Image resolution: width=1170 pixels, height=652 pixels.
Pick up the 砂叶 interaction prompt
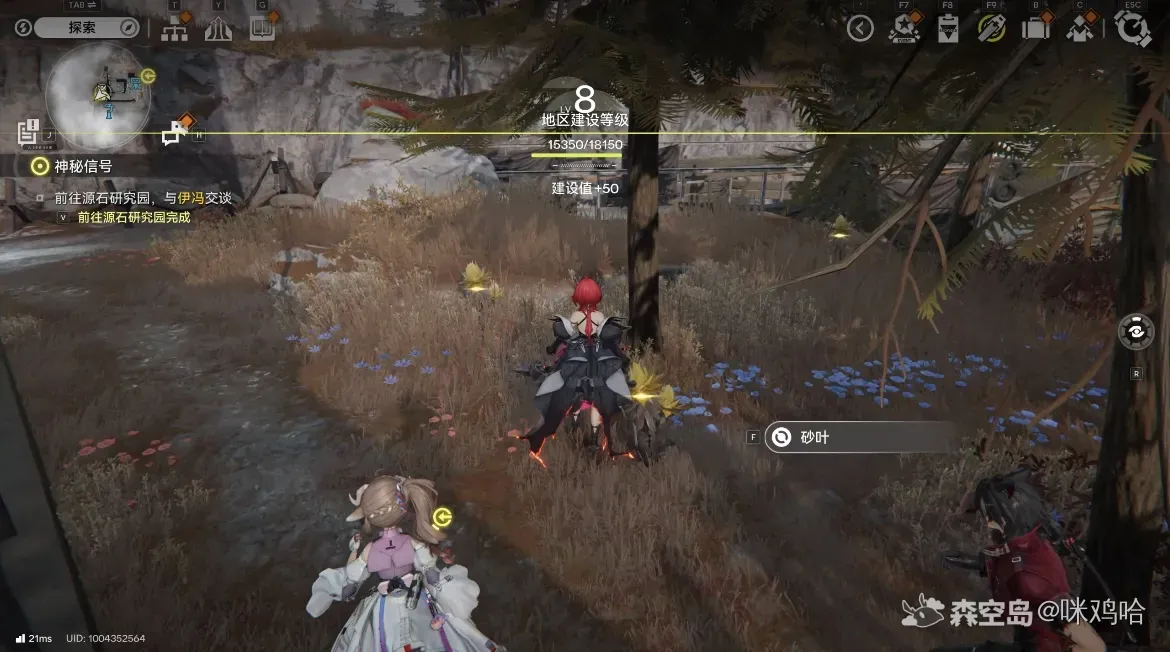pos(860,437)
